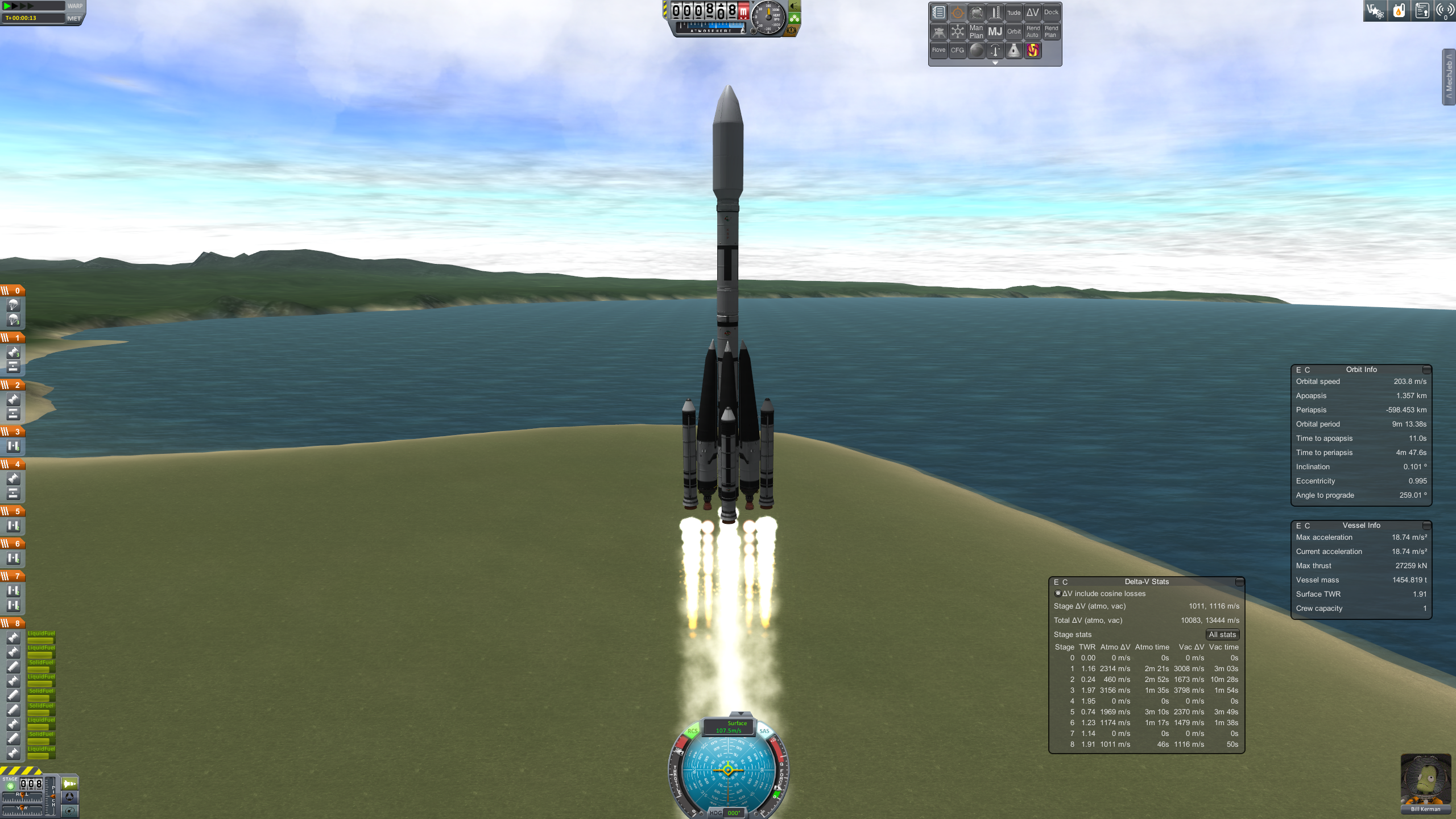
Task: Open the MechJeb side tab
Action: [1449, 77]
